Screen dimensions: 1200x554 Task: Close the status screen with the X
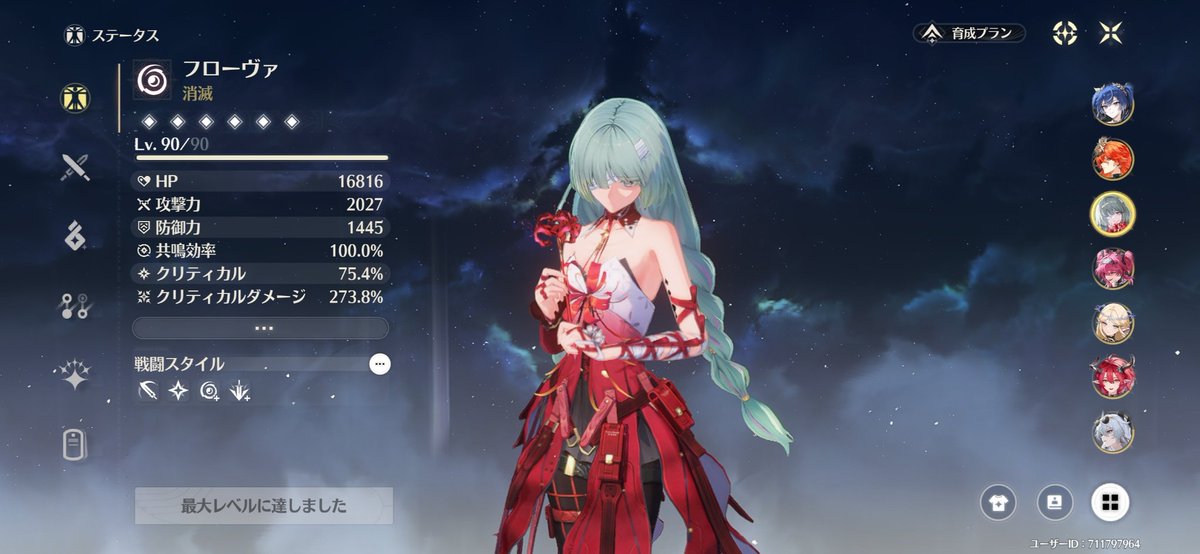tap(1110, 33)
